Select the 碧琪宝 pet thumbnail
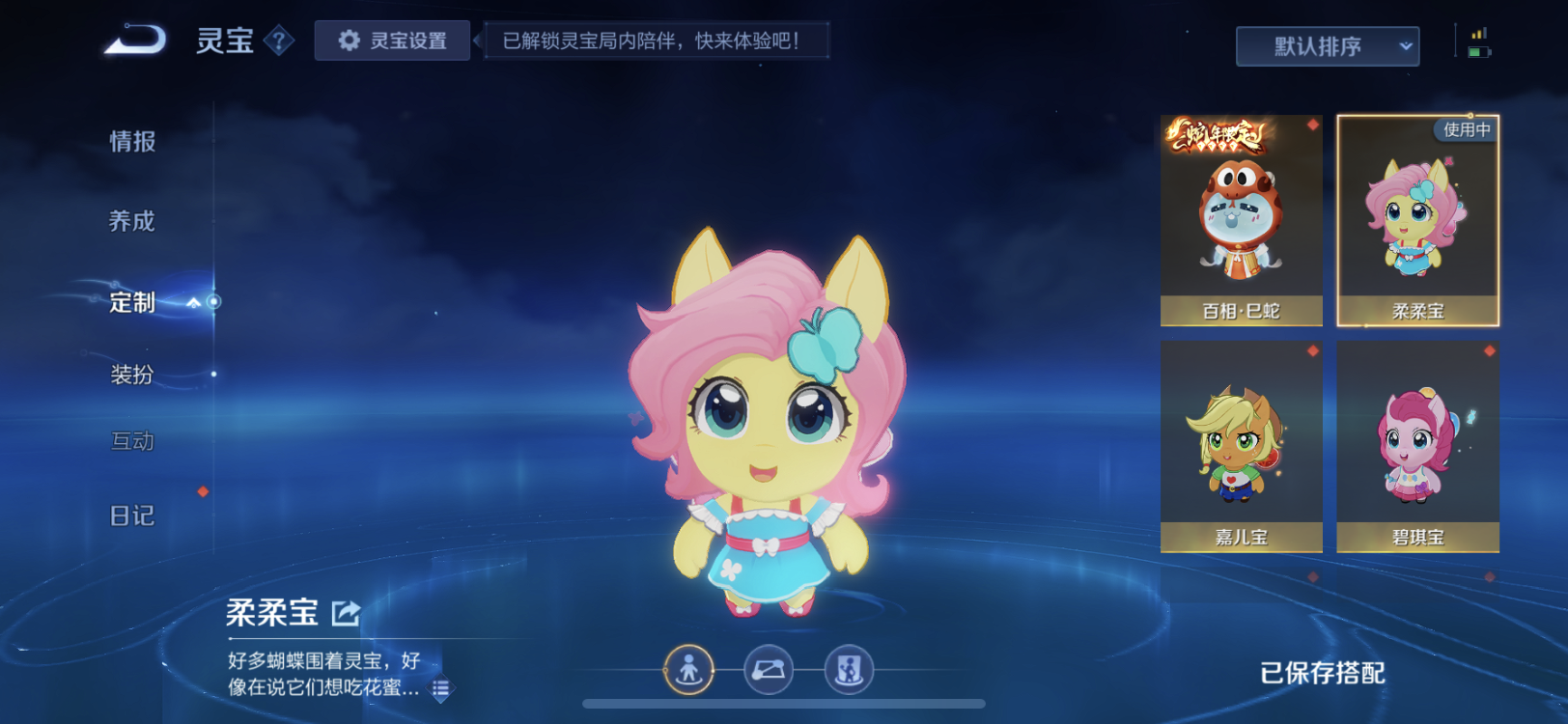Image resolution: width=1568 pixels, height=724 pixels. pos(1417,444)
